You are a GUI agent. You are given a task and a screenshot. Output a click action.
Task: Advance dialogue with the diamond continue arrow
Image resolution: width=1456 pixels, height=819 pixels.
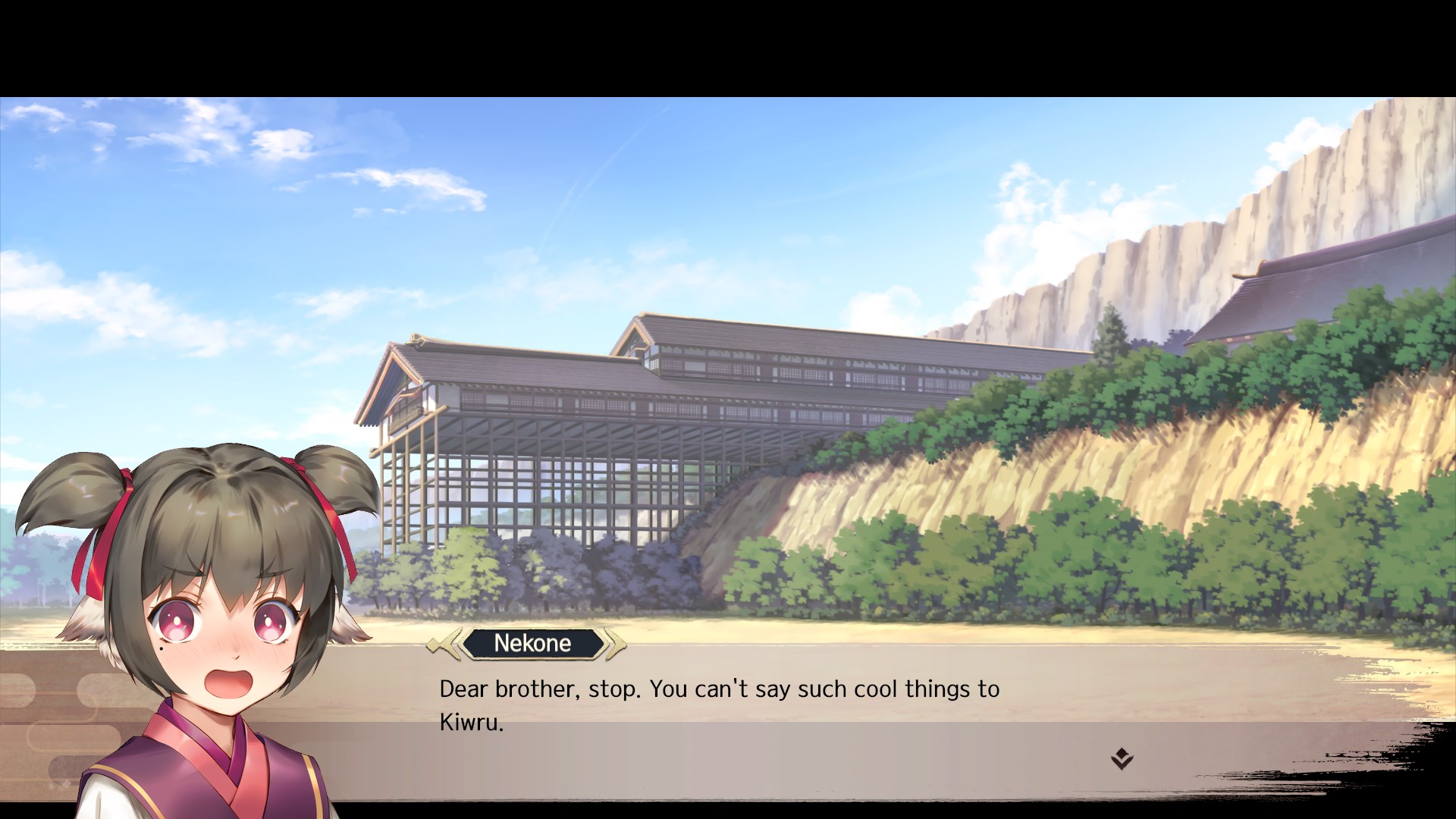point(1122,758)
